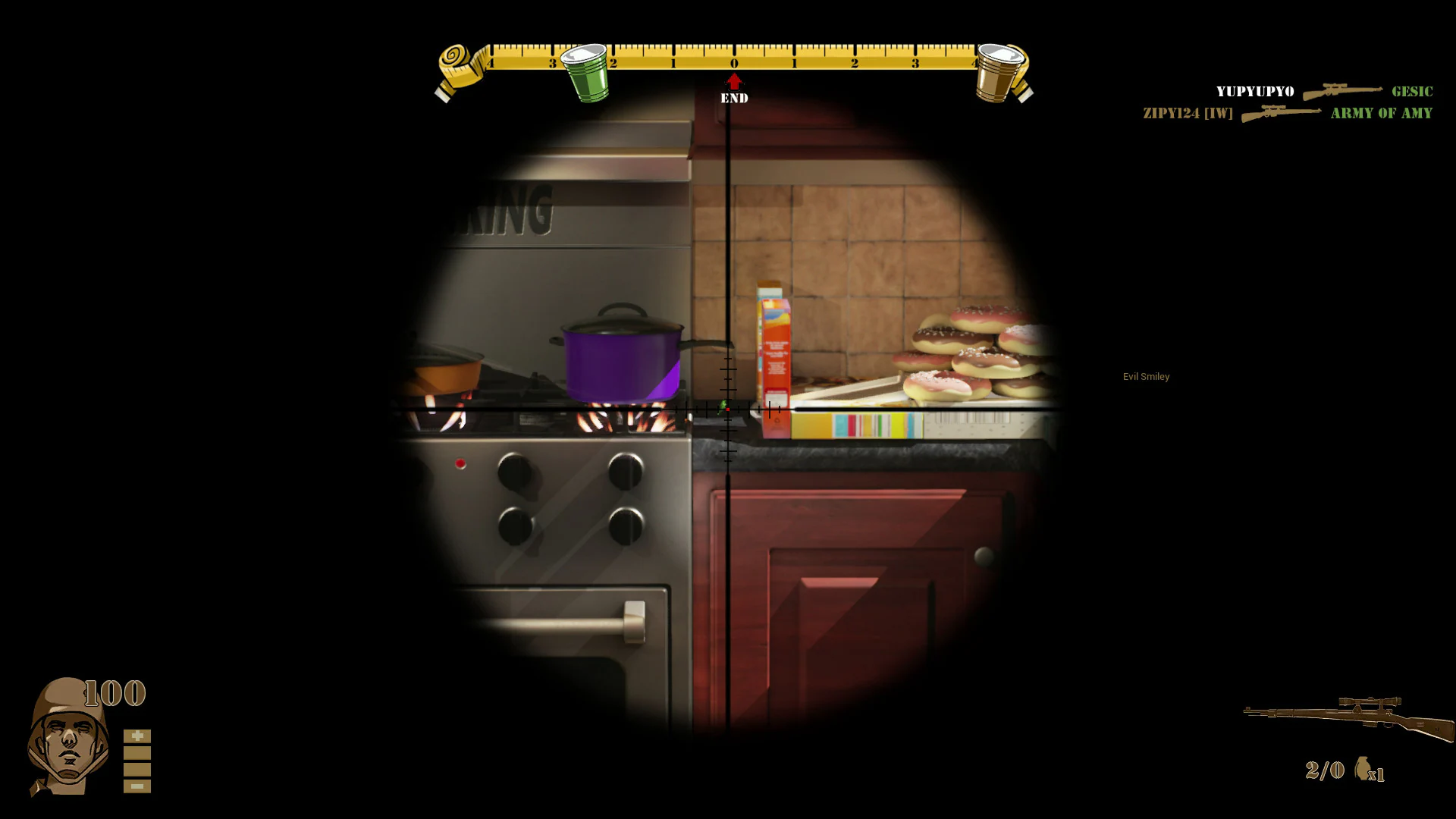
Task: Click the rifle icon beside ZIPY124 kill message
Action: tap(1282, 114)
